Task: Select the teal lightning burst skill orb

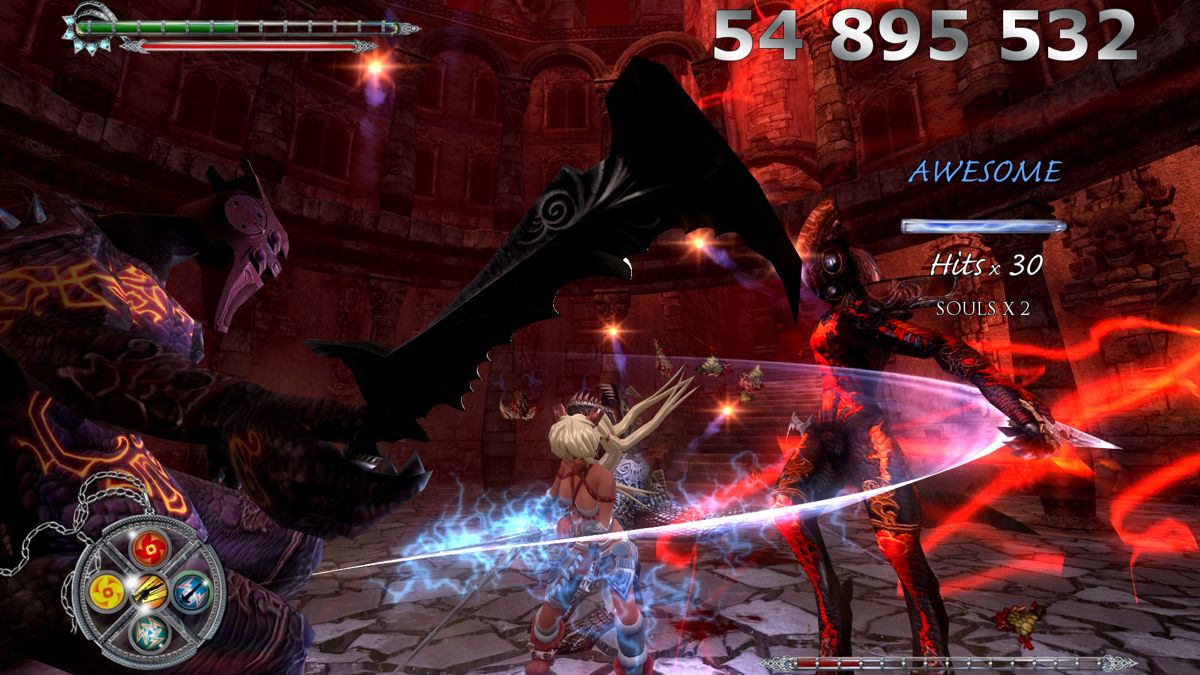Action: coord(149,632)
